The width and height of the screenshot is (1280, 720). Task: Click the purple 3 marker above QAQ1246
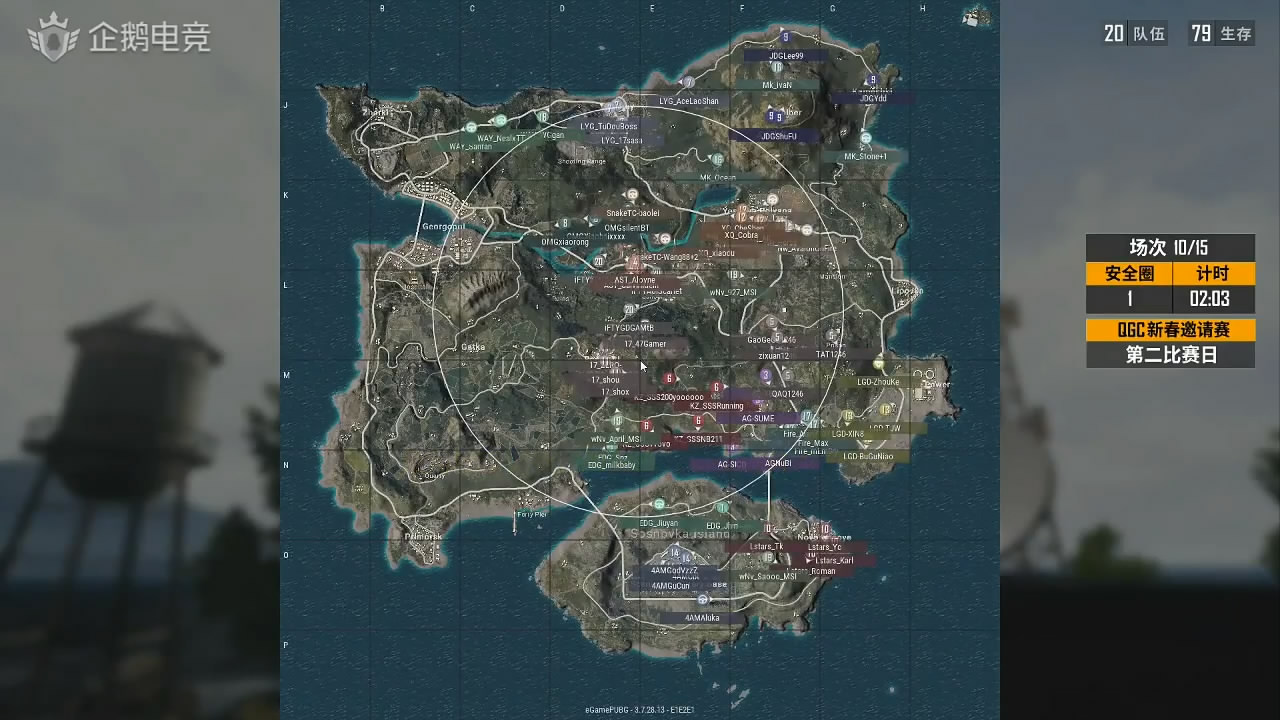click(x=766, y=375)
